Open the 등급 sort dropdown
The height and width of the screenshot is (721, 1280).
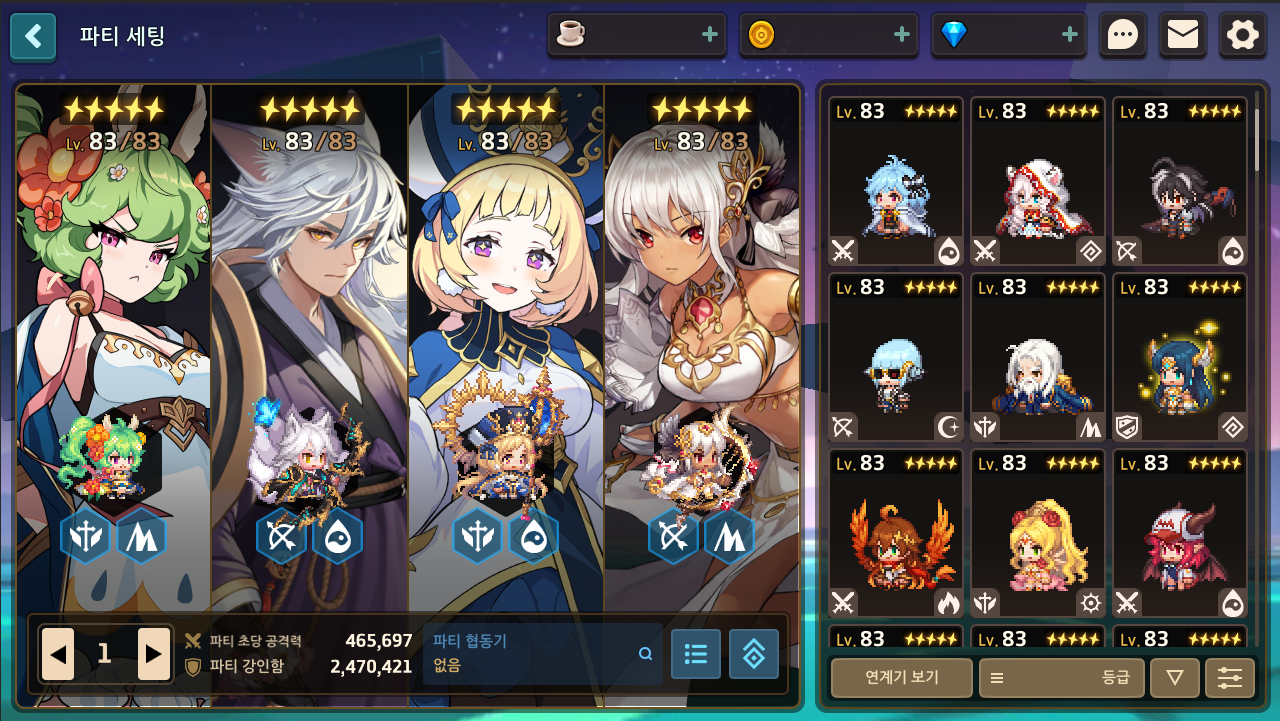coord(1060,678)
